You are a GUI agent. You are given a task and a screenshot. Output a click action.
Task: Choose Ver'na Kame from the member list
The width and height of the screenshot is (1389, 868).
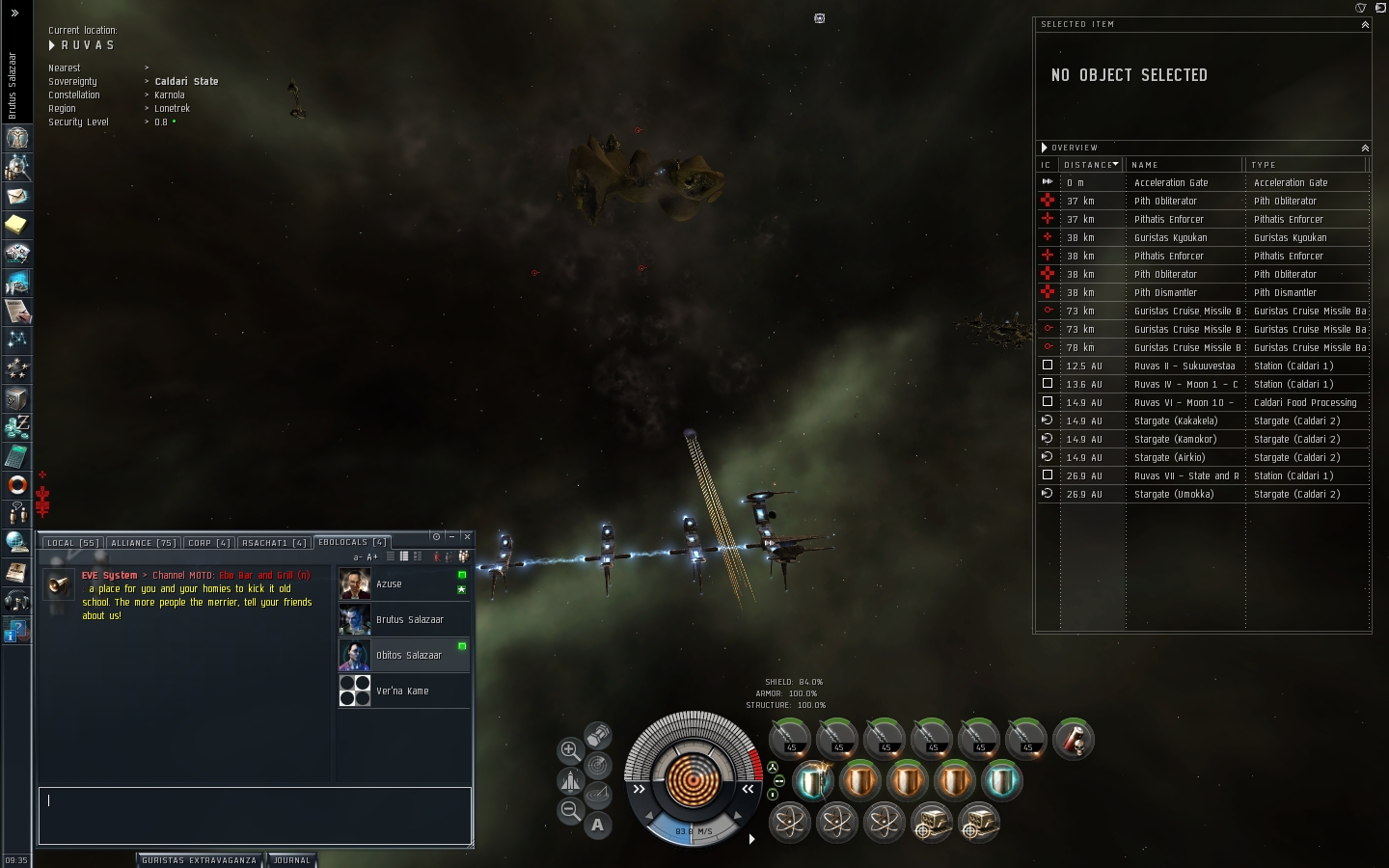tap(403, 692)
